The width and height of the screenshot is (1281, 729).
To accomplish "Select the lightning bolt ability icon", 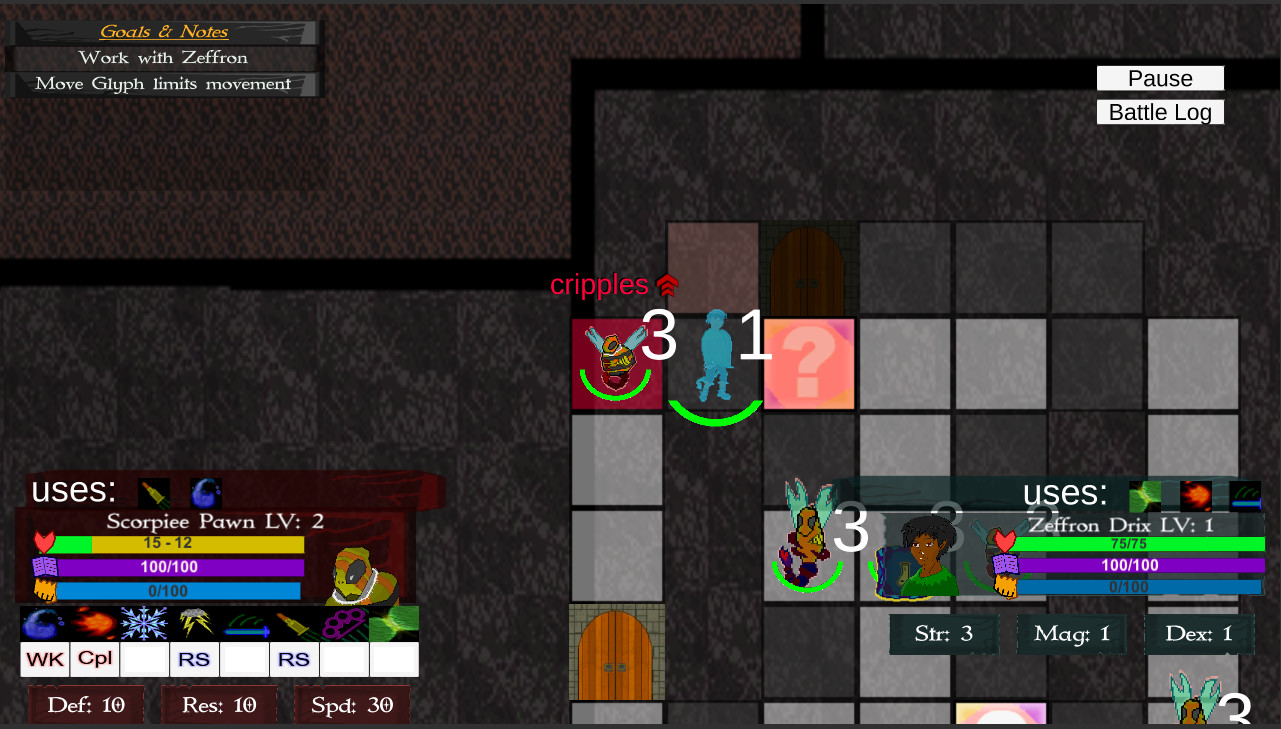I will (194, 622).
